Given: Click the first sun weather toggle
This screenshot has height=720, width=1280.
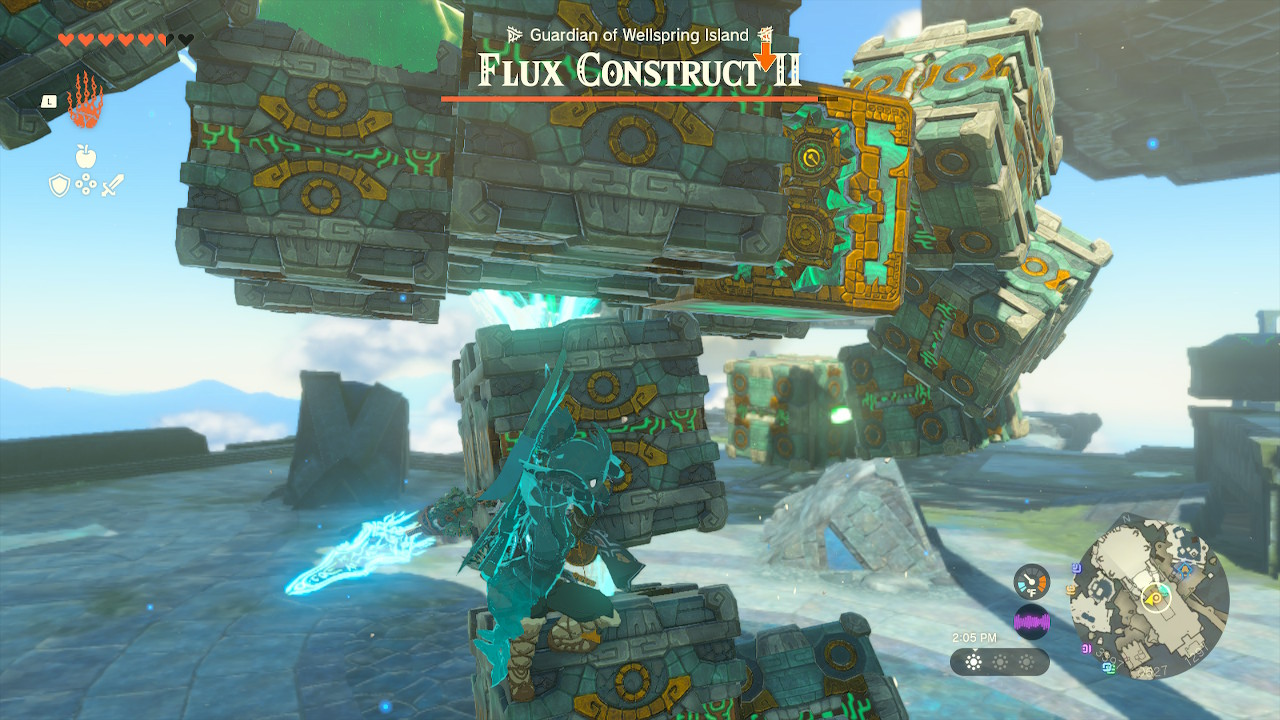Looking at the screenshot, I should click(974, 664).
